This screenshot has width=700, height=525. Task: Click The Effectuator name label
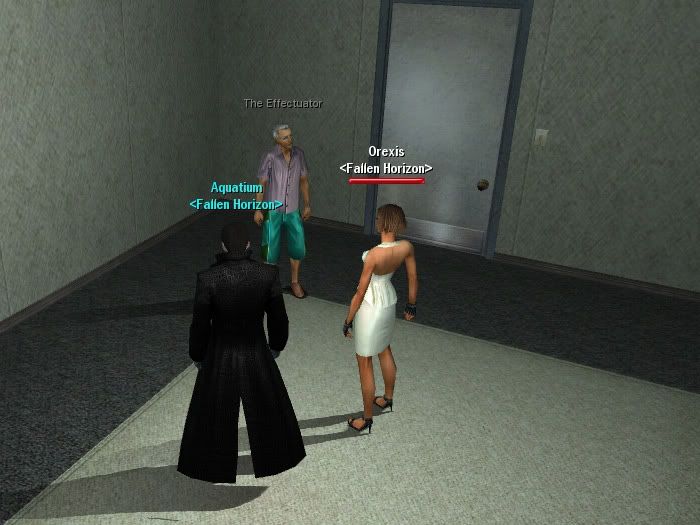point(283,103)
